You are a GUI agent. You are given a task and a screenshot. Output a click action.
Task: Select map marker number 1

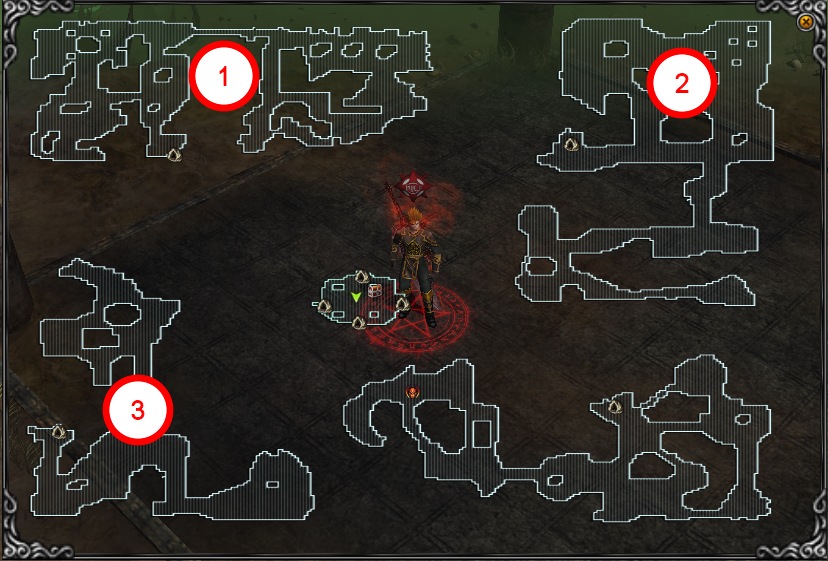pyautogui.click(x=225, y=75)
